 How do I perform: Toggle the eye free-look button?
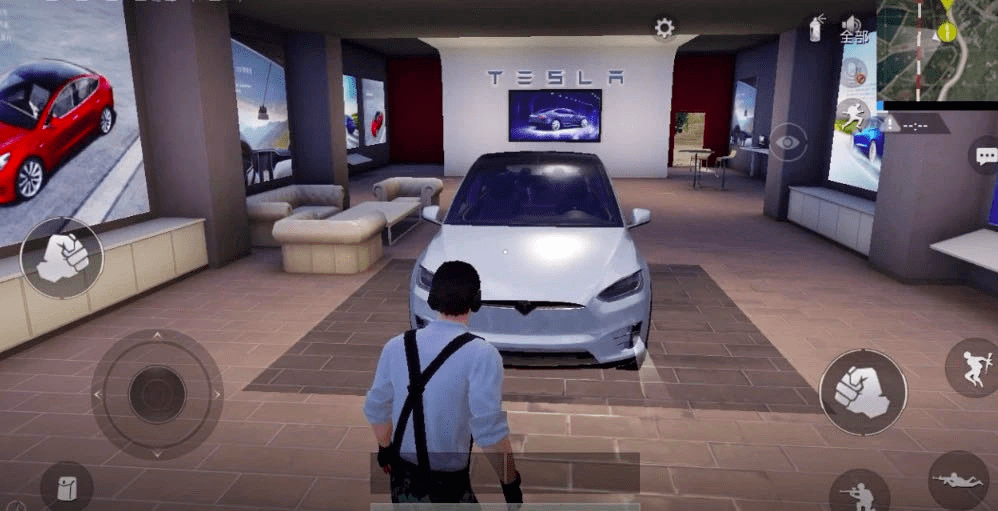[788, 143]
